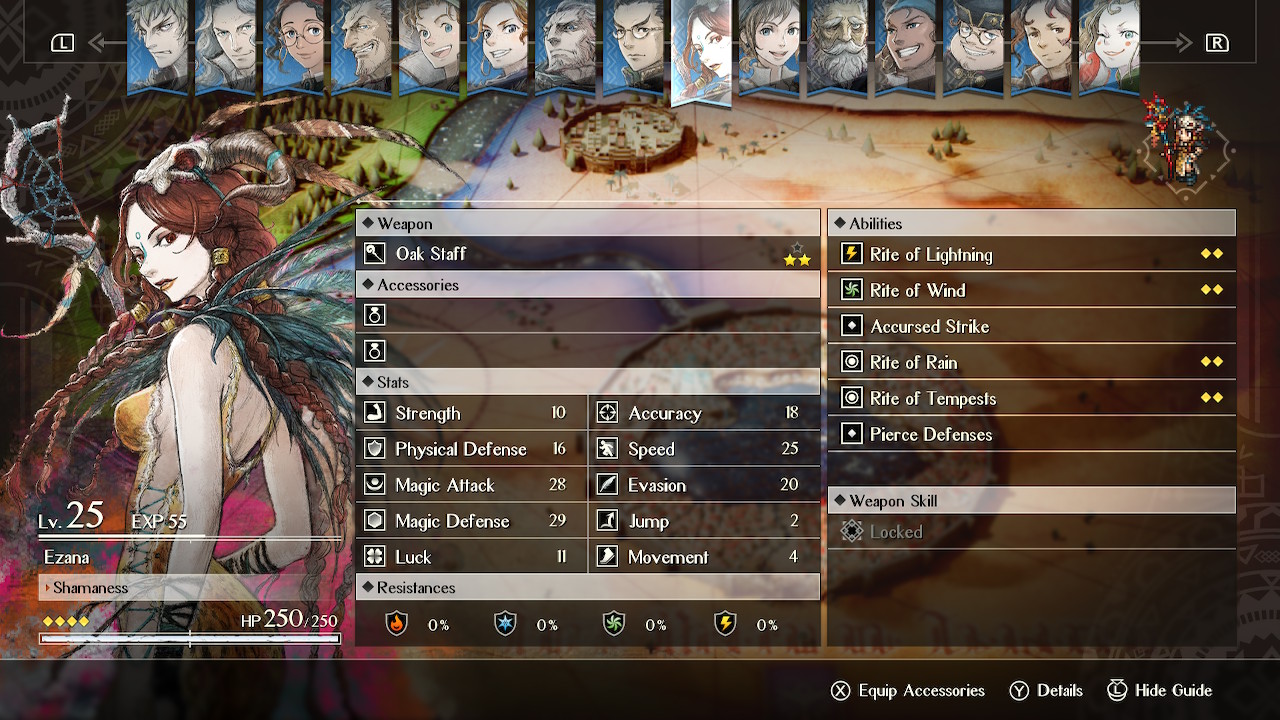Select the Locked weapon skill row
The height and width of the screenshot is (720, 1280).
[x=1031, y=532]
